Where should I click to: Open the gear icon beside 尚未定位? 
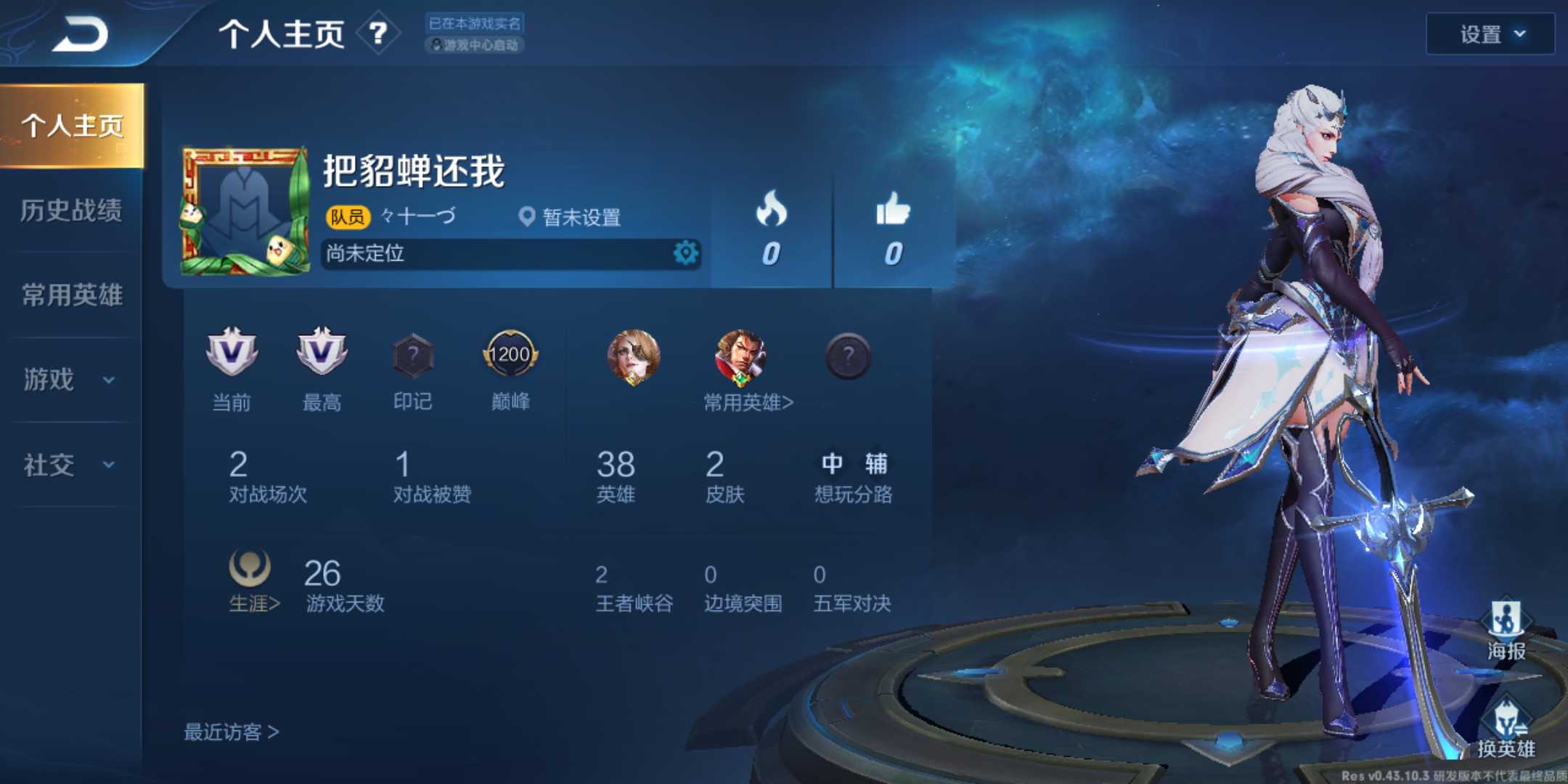click(685, 254)
